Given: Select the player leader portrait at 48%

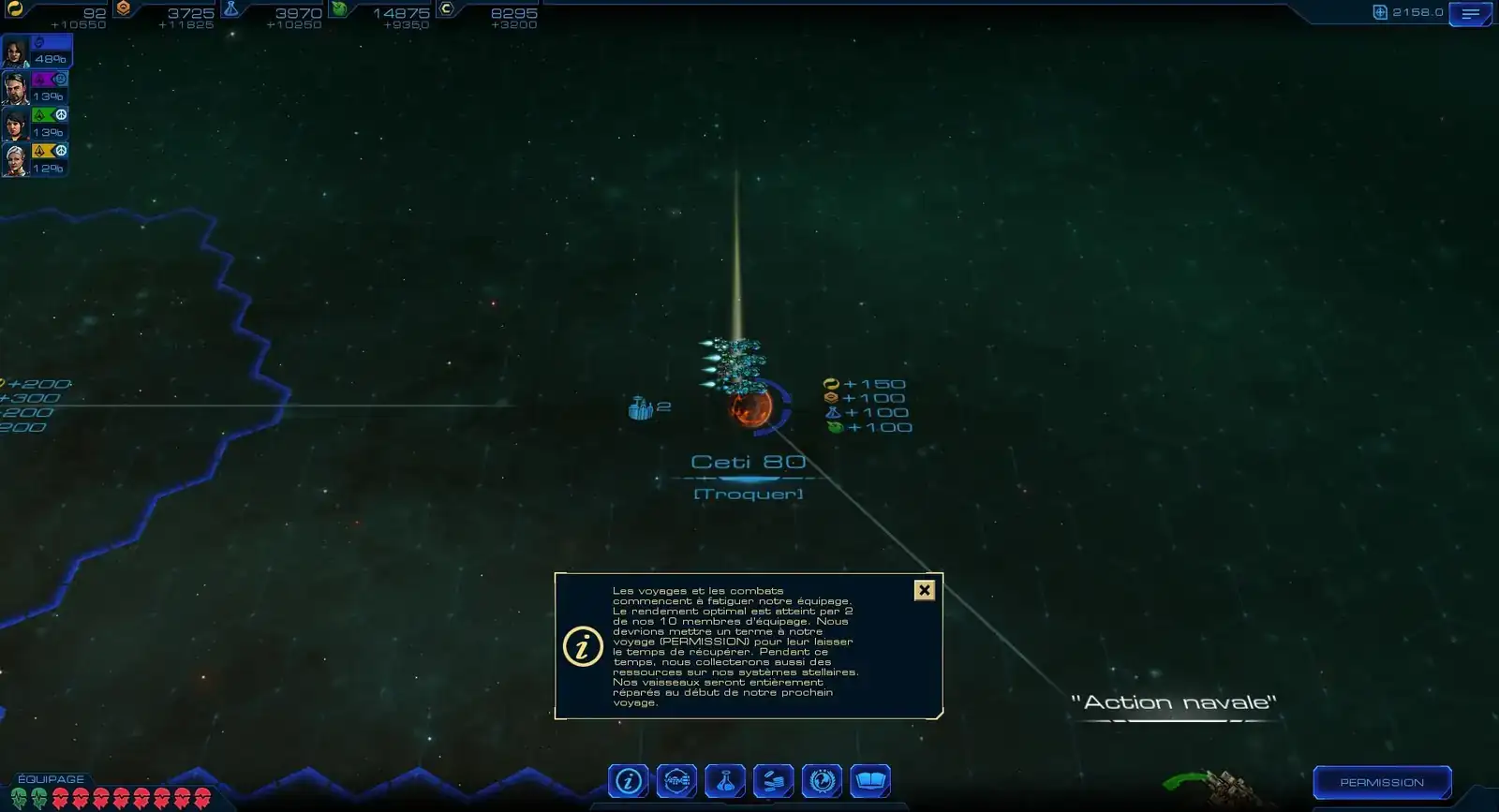Looking at the screenshot, I should coord(16,52).
